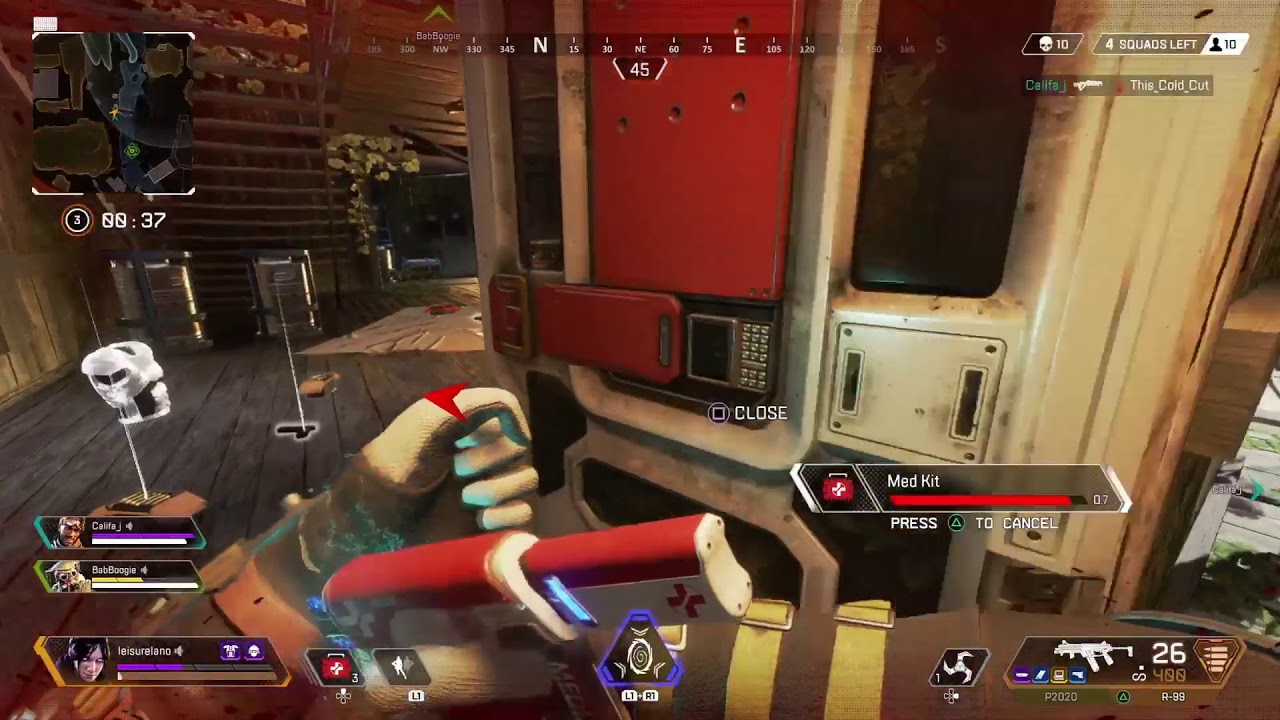Open the minimap
Image resolution: width=1280 pixels, height=720 pixels.
click(x=113, y=113)
